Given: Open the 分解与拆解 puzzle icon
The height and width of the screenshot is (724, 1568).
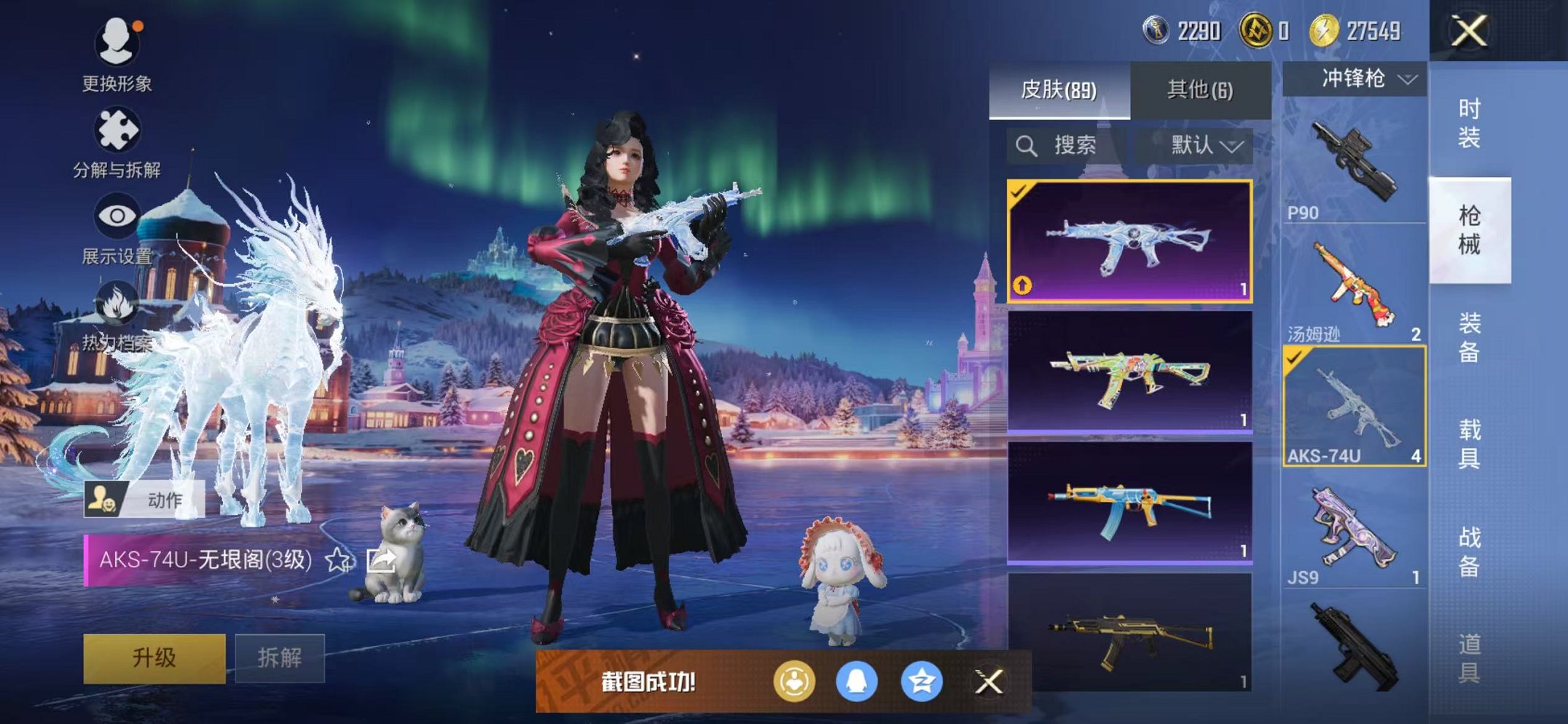Looking at the screenshot, I should click(119, 128).
